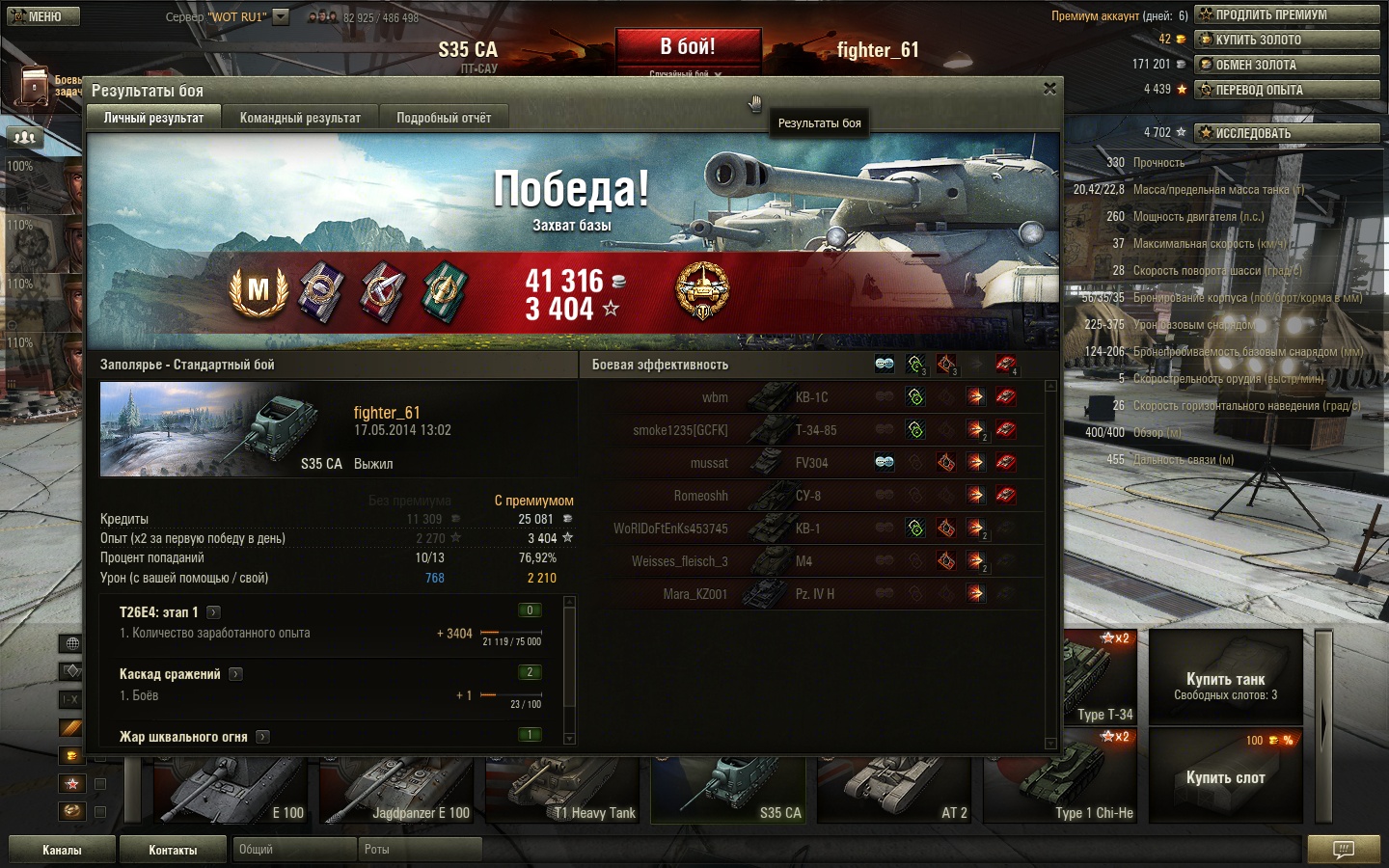1389x868 pixels.
Task: Buy gold via Купить золото
Action: click(1287, 40)
